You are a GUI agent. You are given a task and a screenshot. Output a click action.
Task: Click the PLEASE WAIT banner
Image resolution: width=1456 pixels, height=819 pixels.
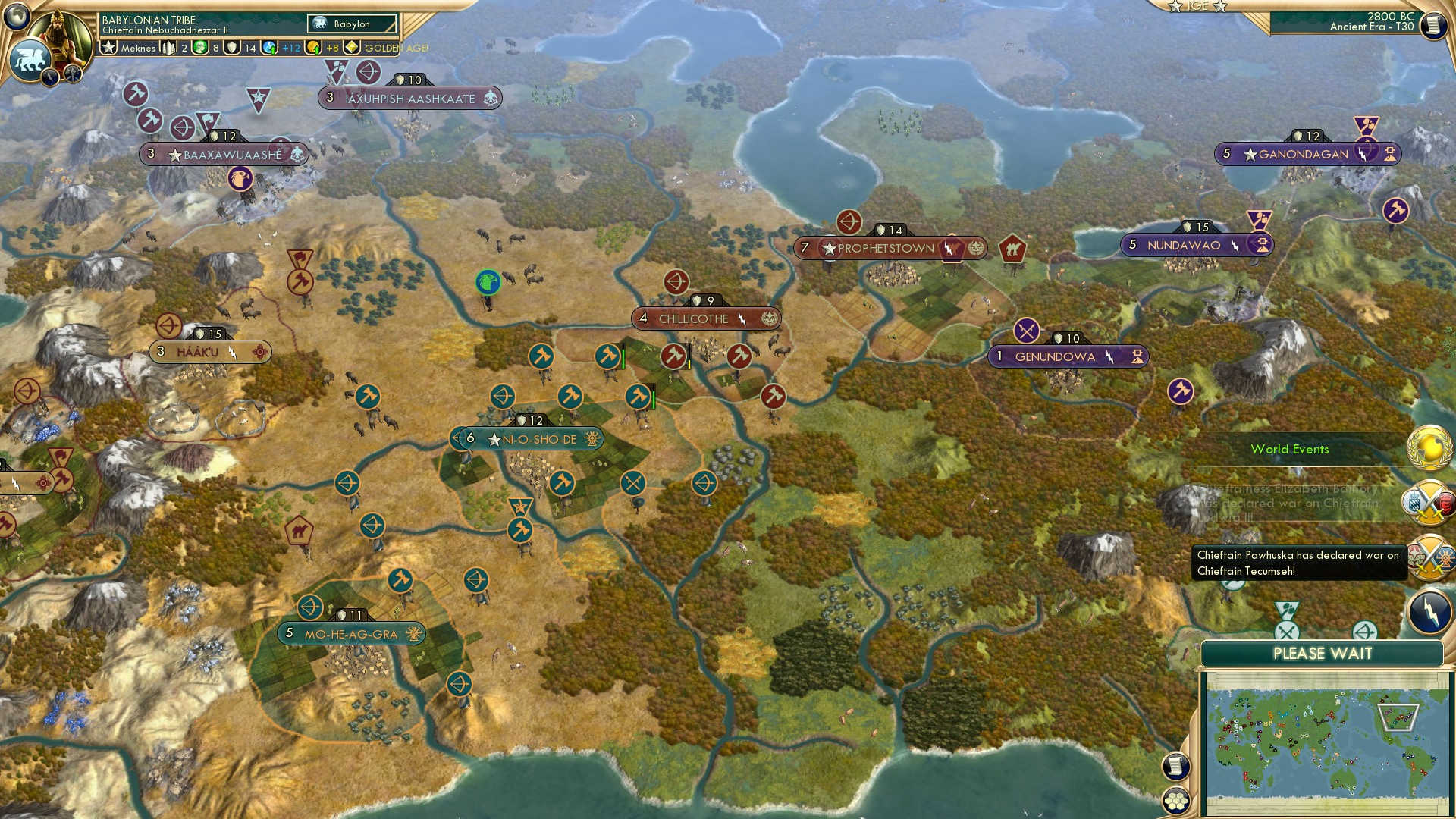pos(1323,653)
